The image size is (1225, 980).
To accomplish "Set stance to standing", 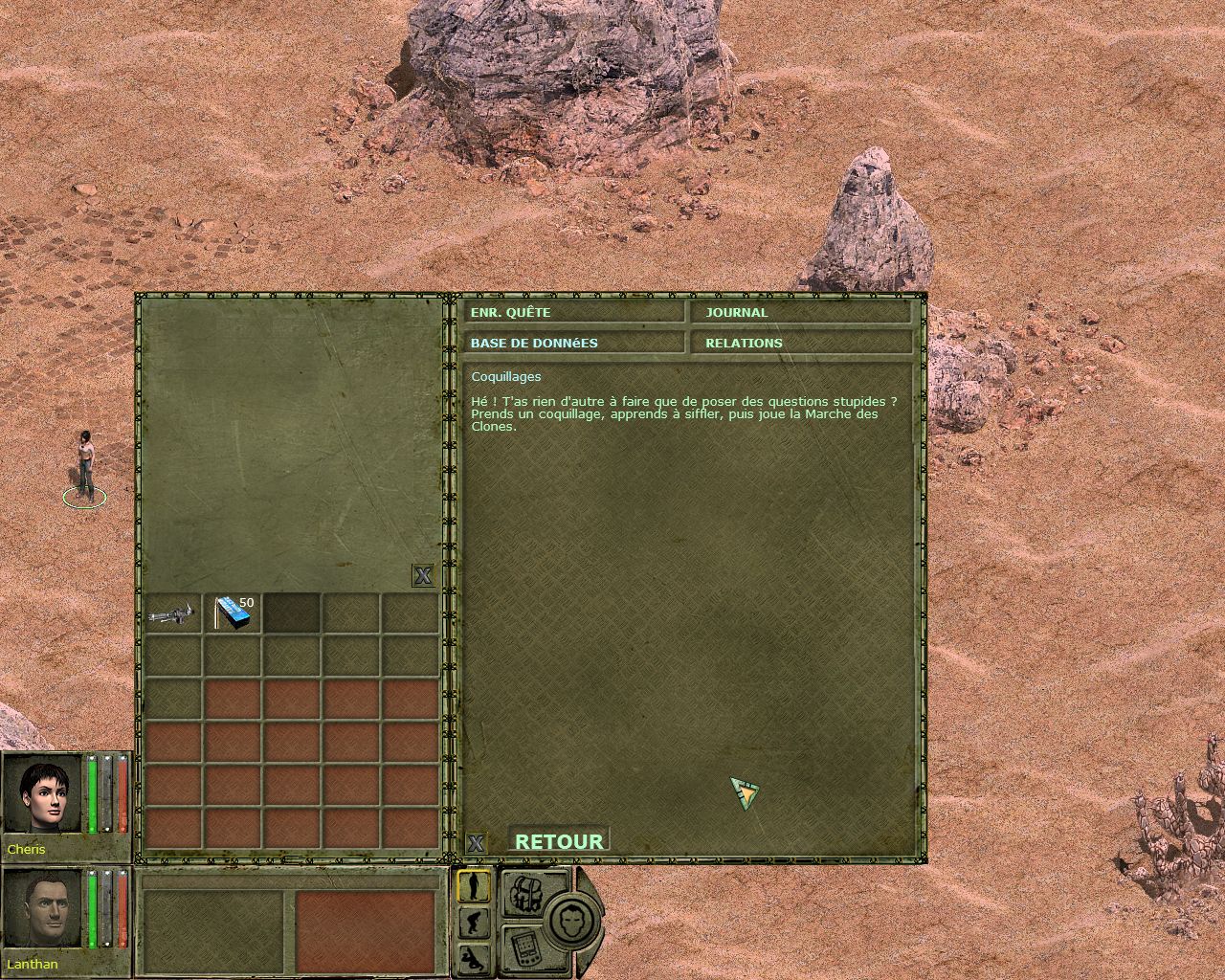I will [474, 886].
